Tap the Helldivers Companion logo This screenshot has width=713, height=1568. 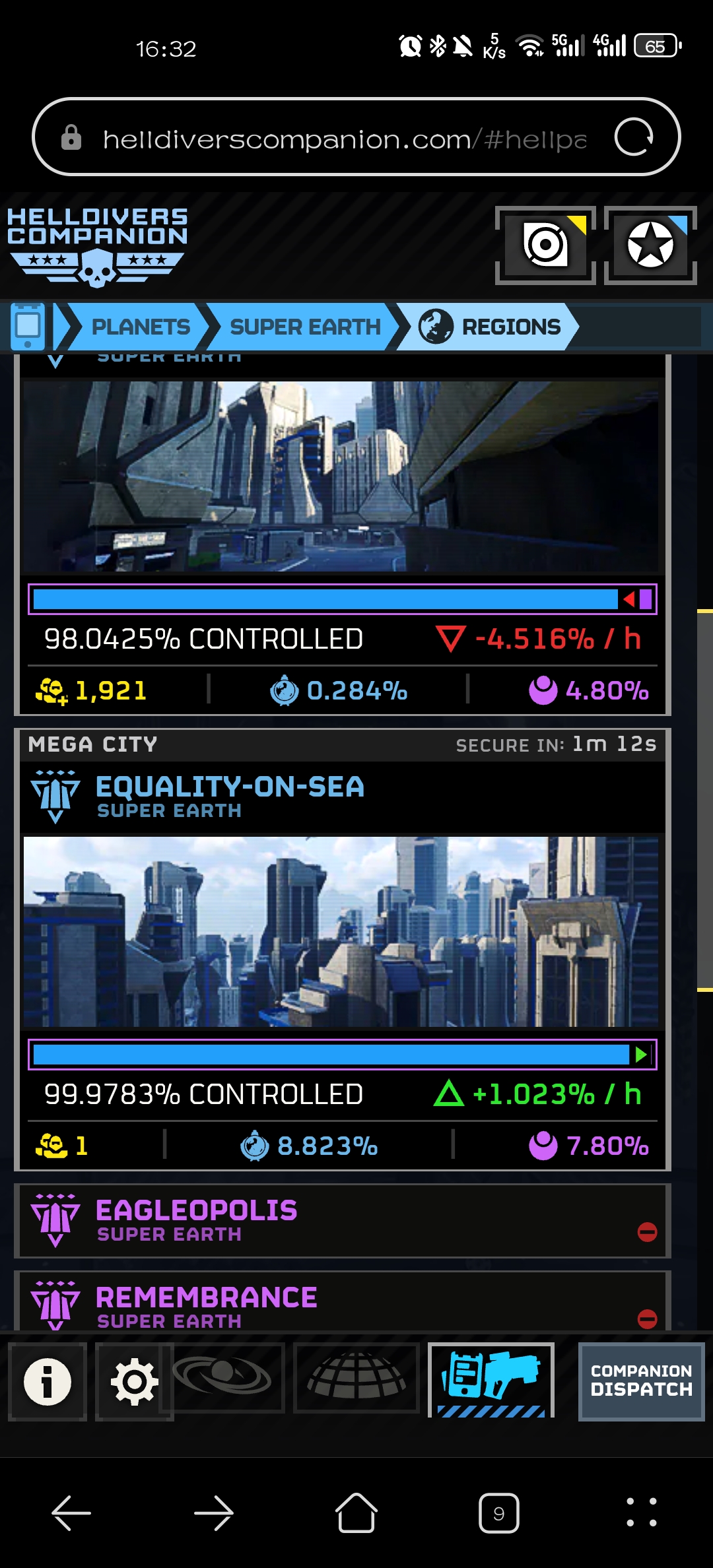pyautogui.click(x=97, y=246)
